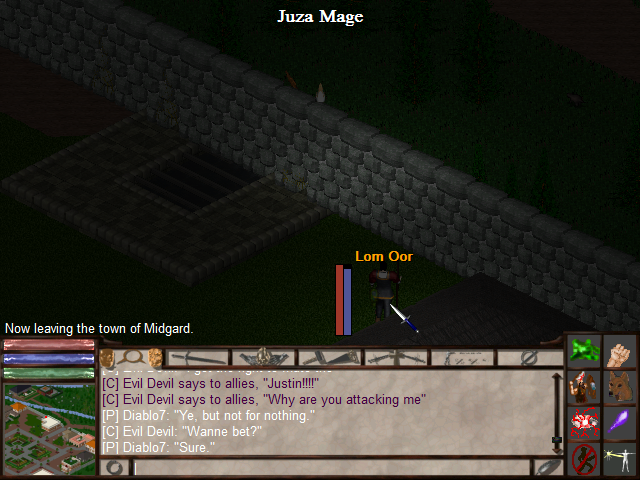640x480 pixels.
Task: Select the dog head icon
Action: pos(620,387)
